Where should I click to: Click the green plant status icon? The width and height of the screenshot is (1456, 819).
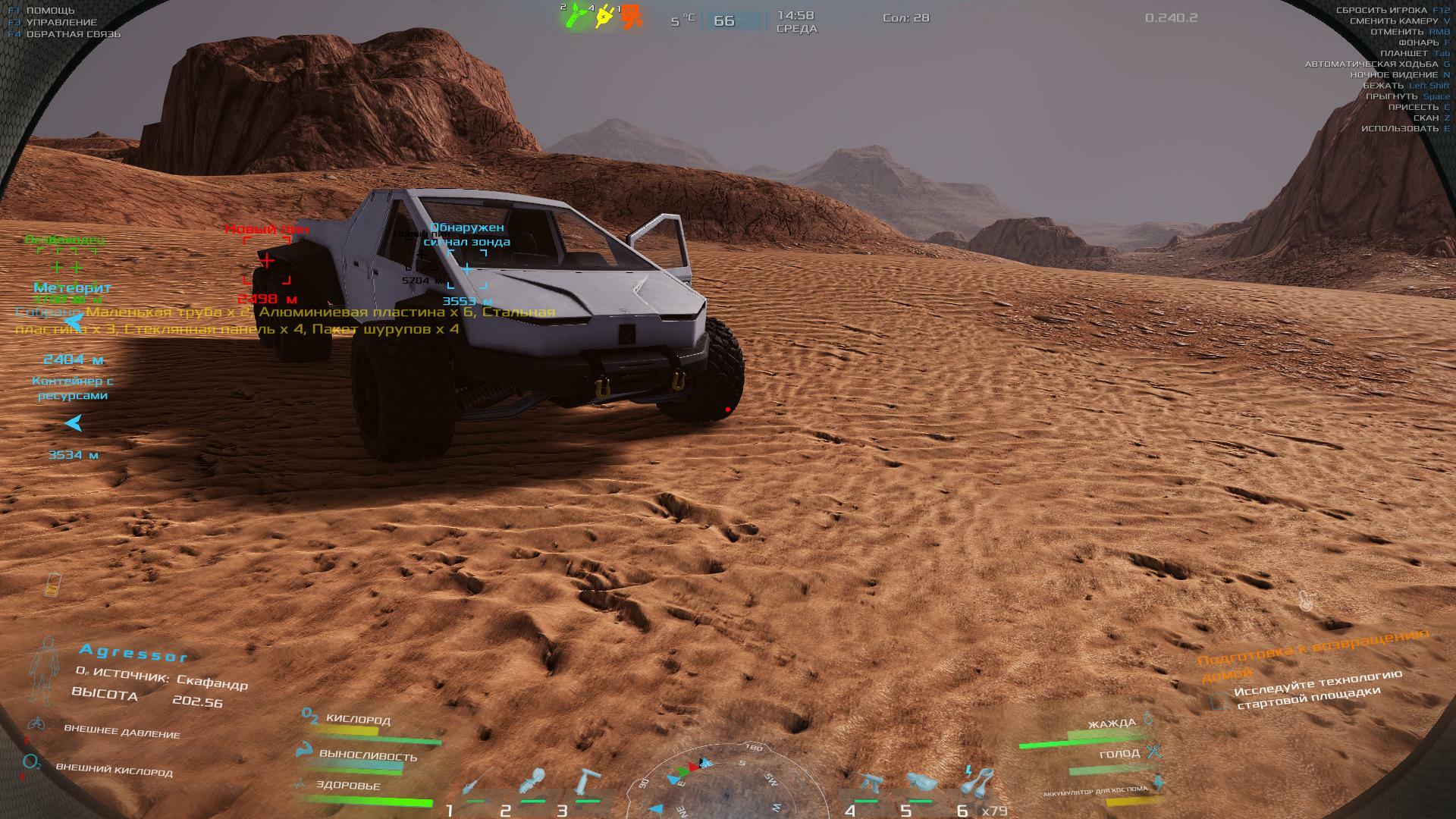[576, 16]
